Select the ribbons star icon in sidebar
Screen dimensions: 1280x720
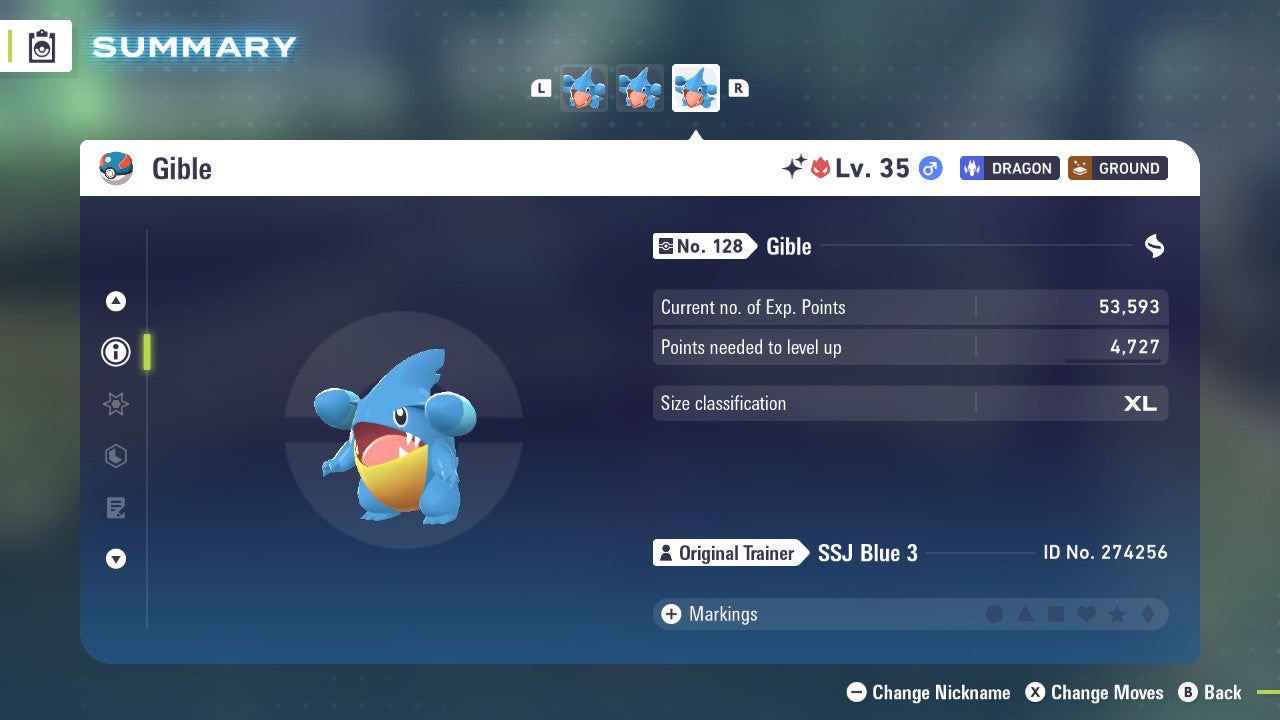point(115,404)
